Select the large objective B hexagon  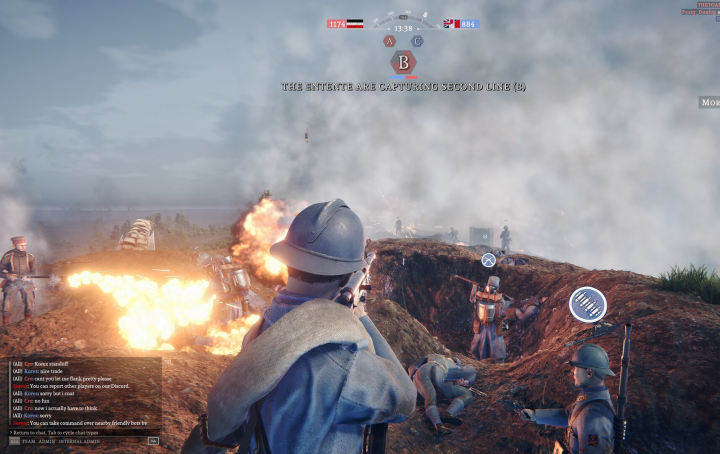tap(403, 62)
